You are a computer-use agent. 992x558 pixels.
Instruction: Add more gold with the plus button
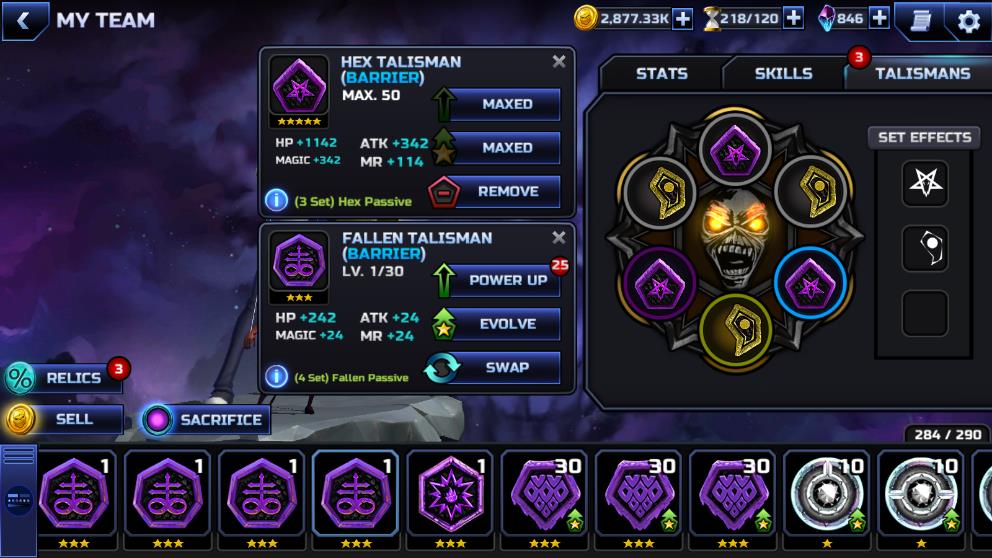682,18
